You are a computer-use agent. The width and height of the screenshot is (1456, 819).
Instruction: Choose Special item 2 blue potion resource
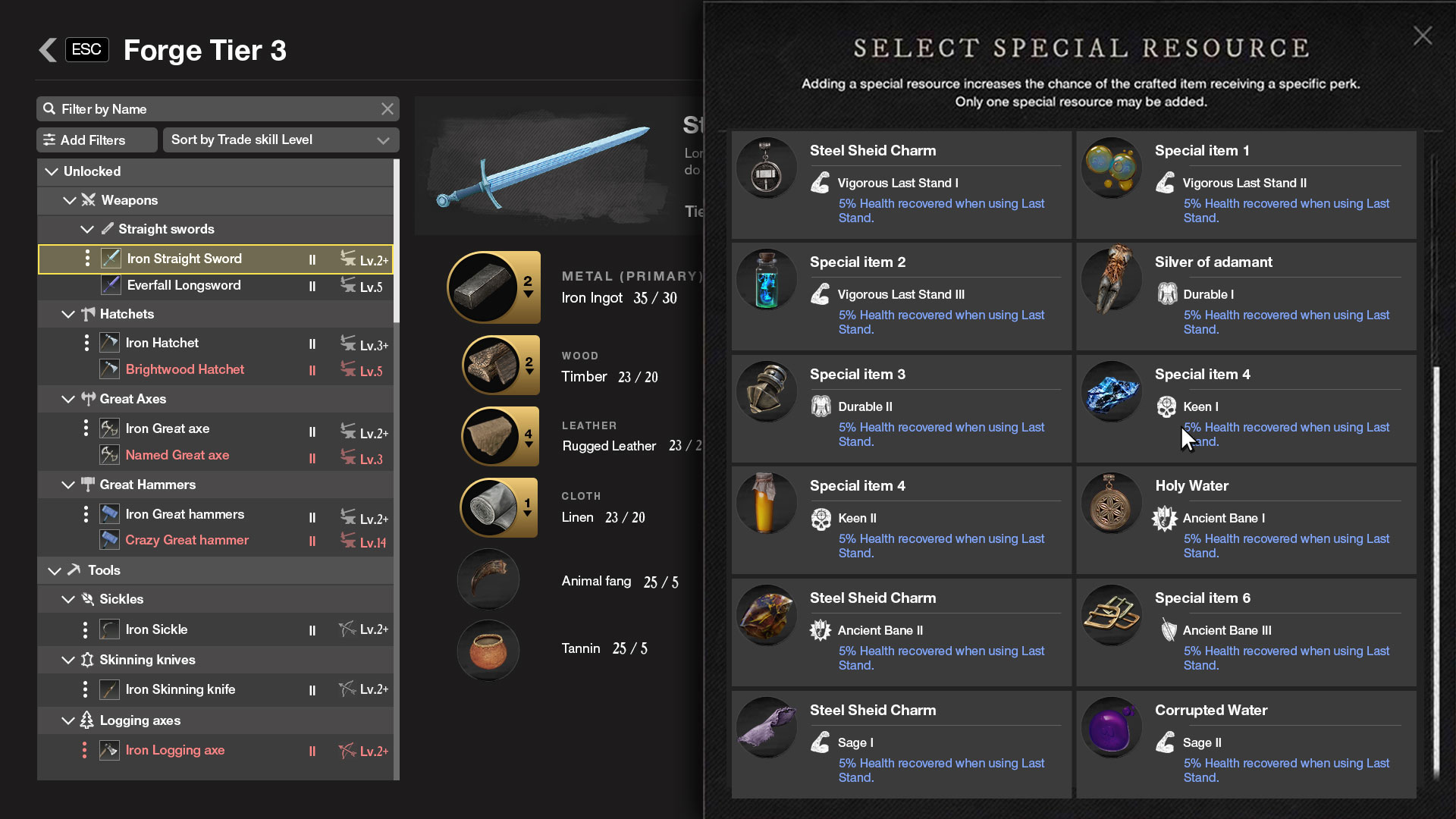[901, 297]
